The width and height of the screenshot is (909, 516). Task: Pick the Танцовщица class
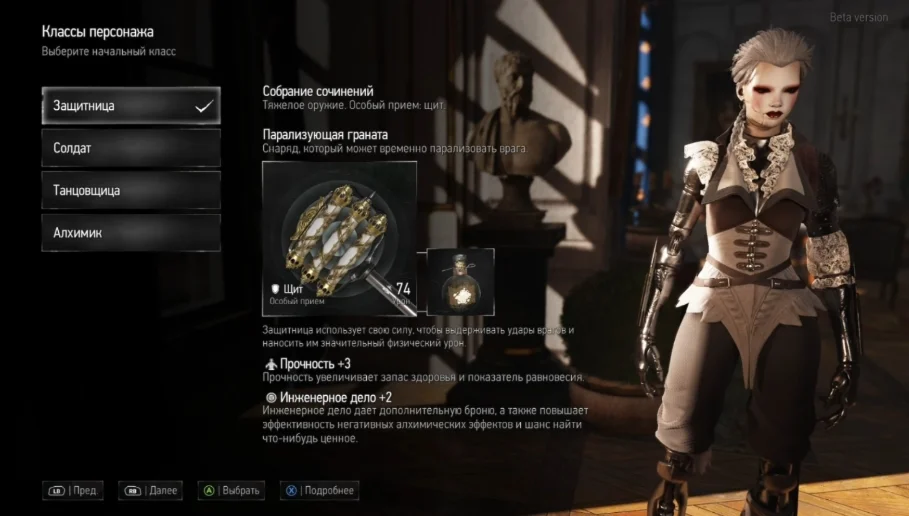[x=130, y=190]
